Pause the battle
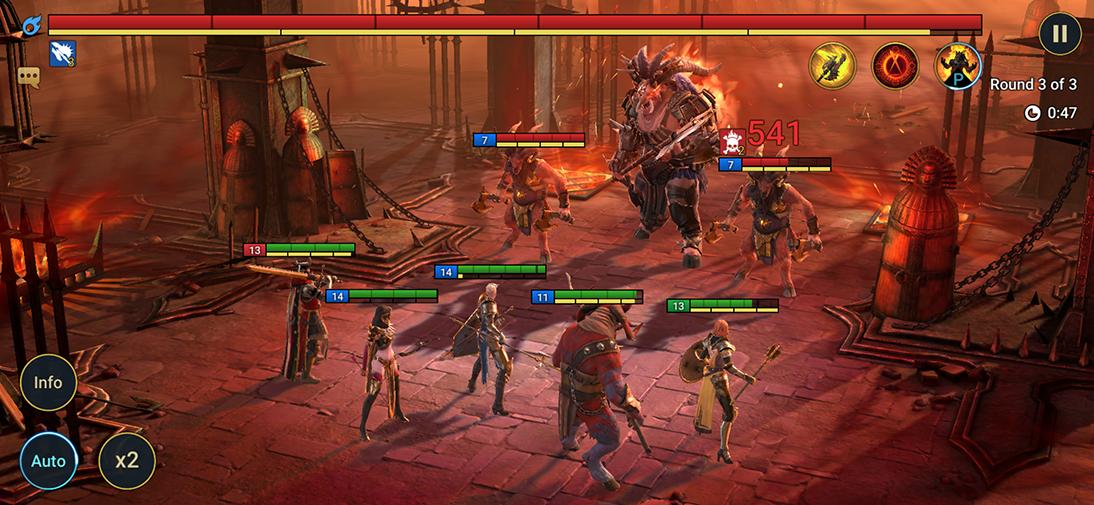The image size is (1094, 505). [1059, 34]
